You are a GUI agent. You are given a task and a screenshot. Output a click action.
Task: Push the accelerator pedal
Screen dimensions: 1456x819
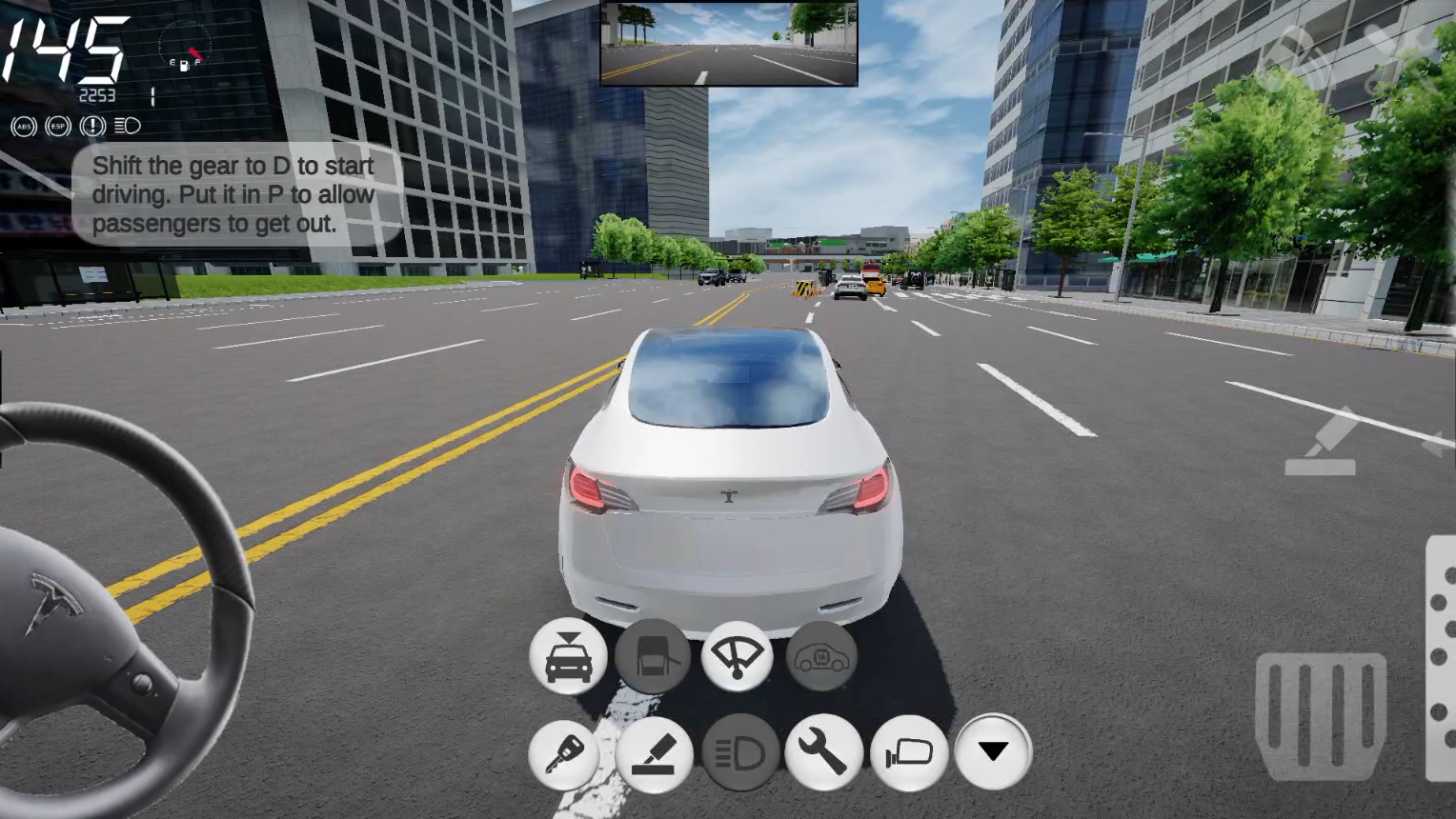[1441, 657]
